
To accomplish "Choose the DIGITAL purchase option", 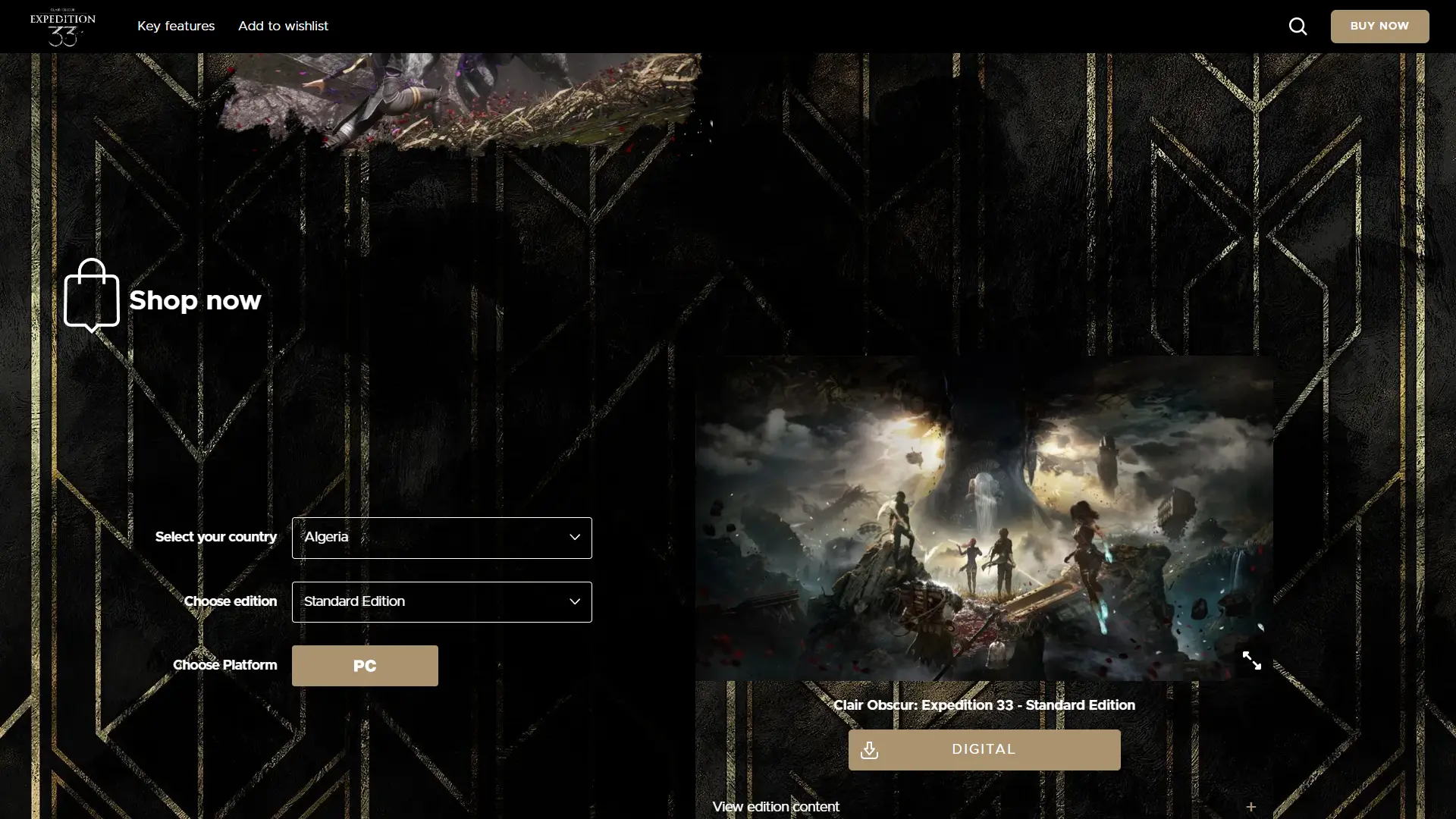I will [x=984, y=750].
